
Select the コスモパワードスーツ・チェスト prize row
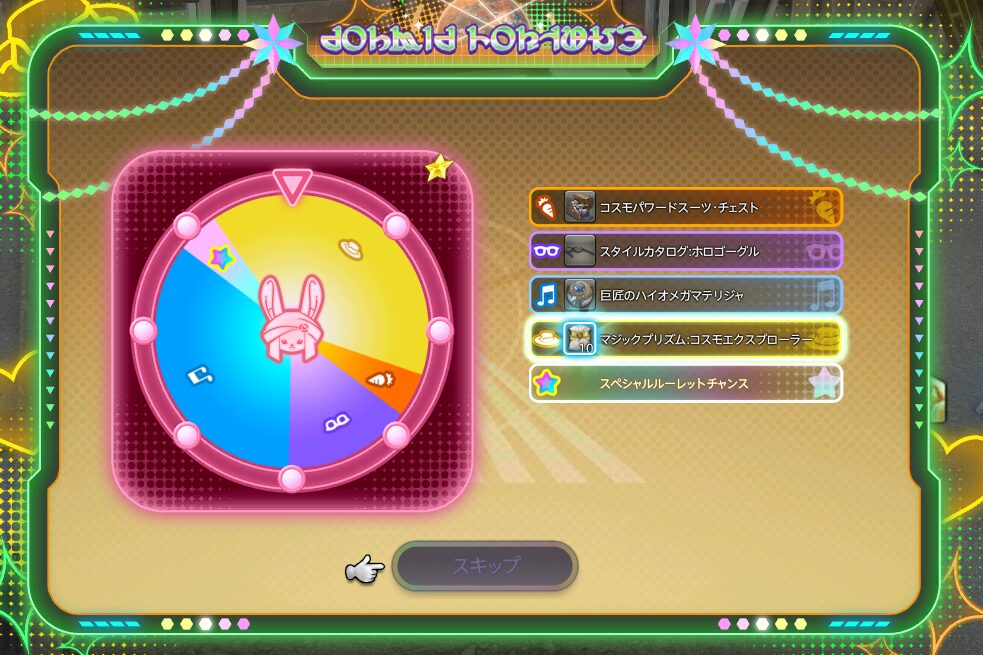click(x=685, y=208)
